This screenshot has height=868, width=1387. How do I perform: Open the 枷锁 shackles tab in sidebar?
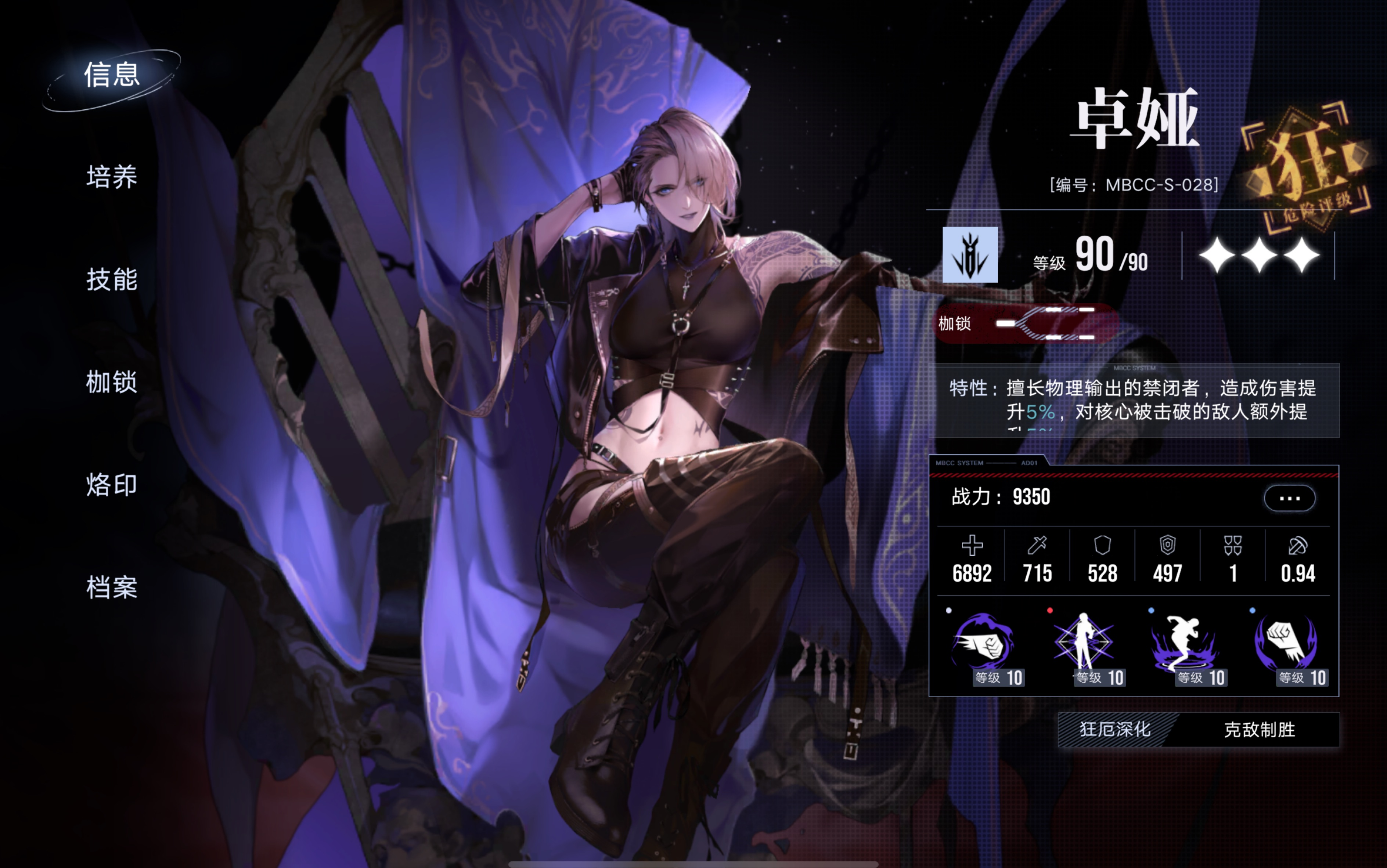(112, 382)
